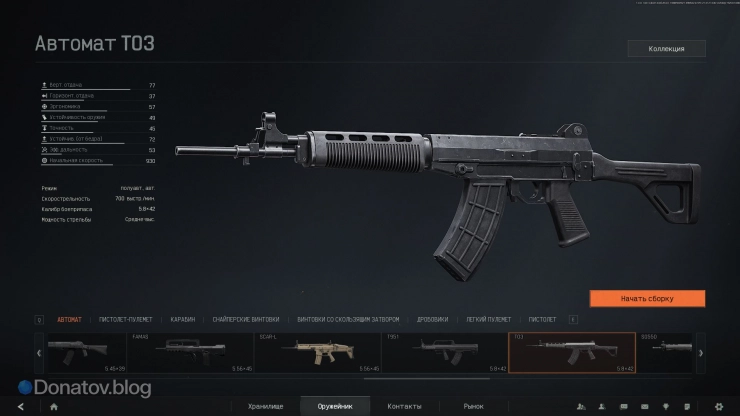Go to the Контакты section
740x416 pixels.
(x=404, y=406)
